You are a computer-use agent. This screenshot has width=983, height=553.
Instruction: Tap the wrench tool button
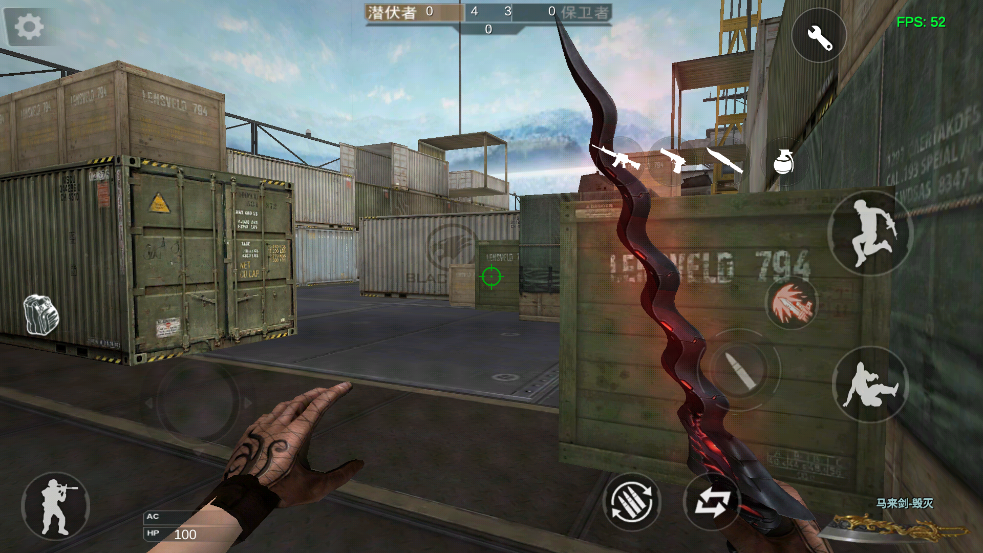click(x=819, y=37)
